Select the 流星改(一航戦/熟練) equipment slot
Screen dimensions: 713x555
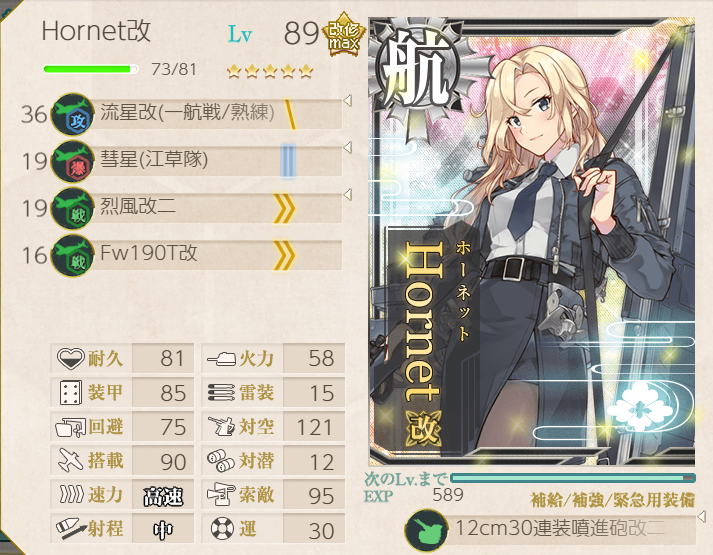click(195, 113)
